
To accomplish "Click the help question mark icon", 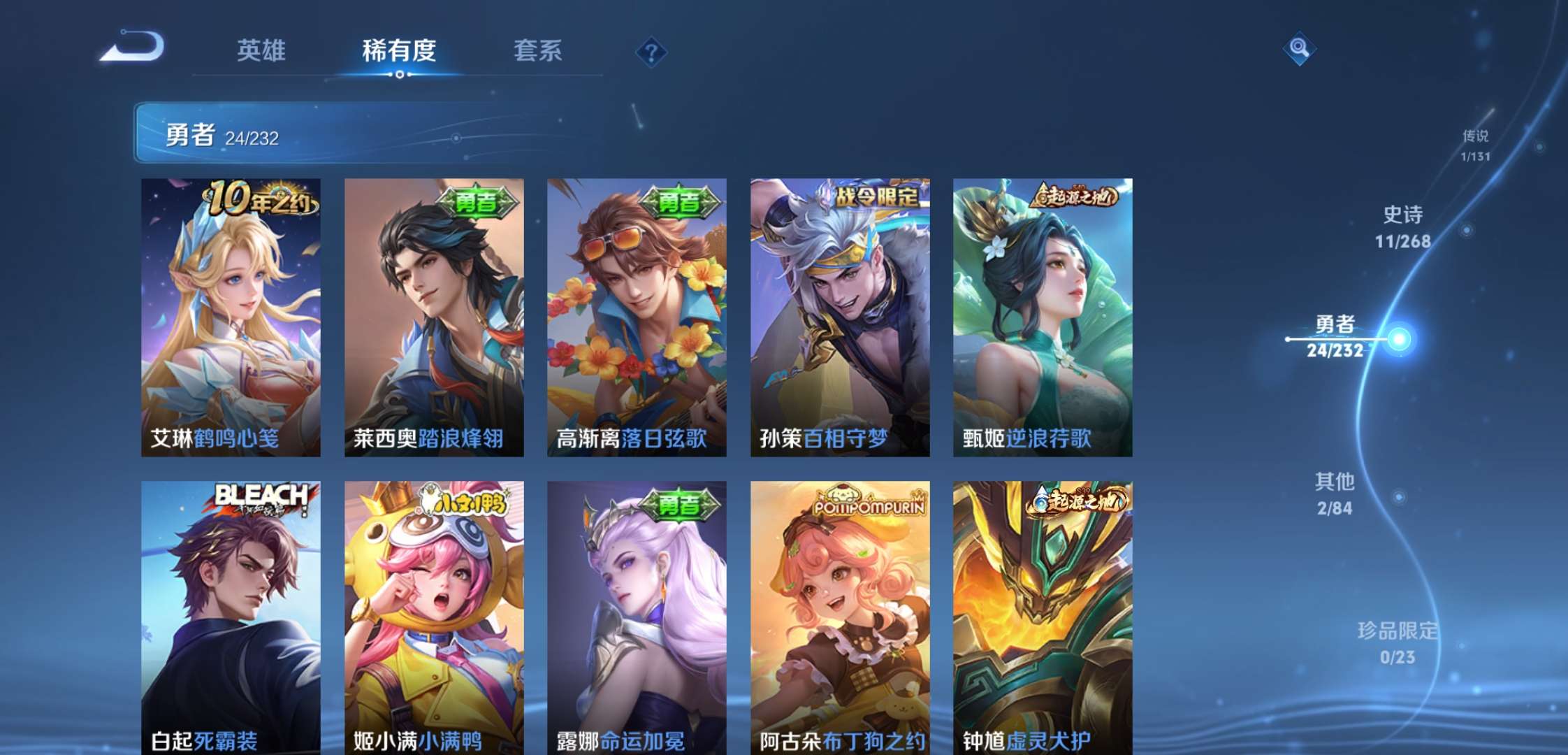I will coord(650,51).
